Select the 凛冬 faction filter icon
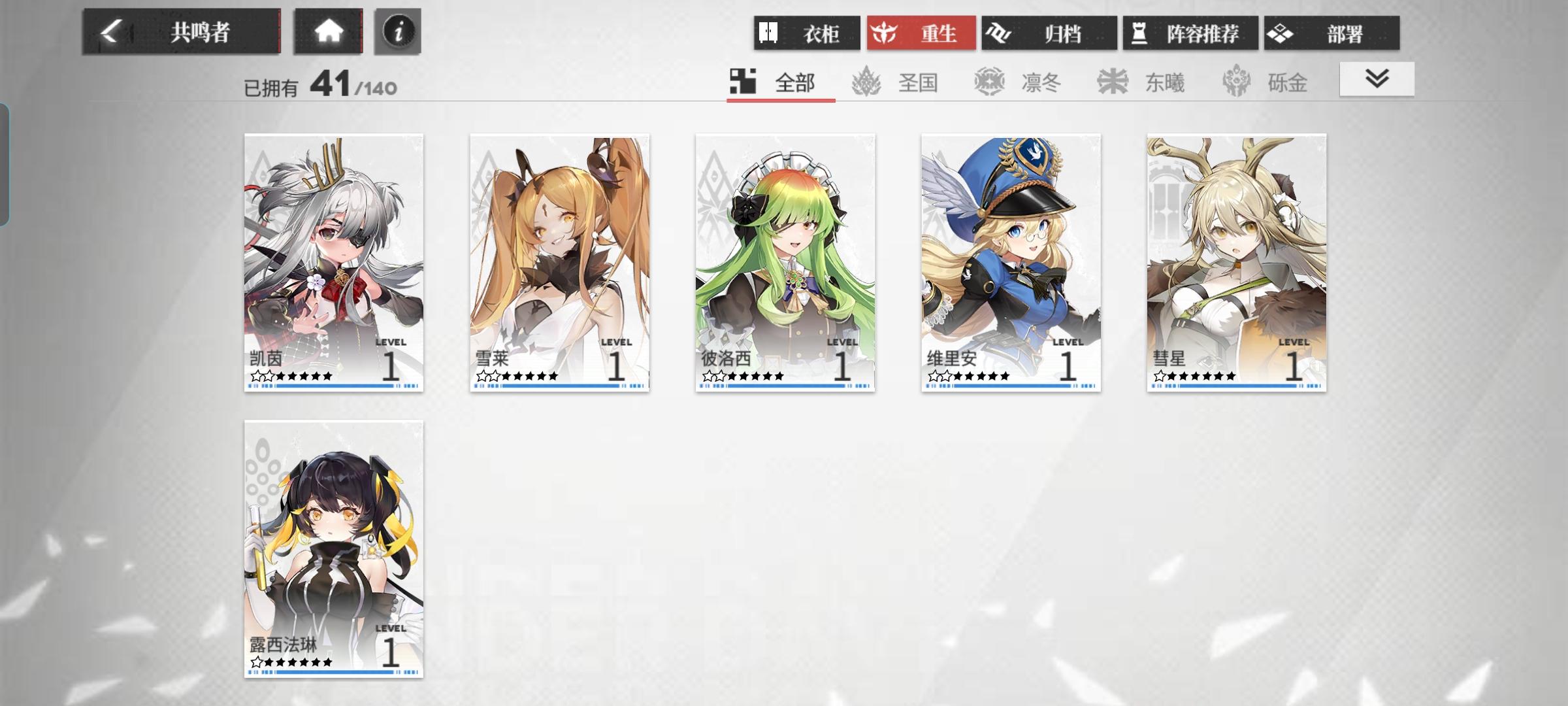The height and width of the screenshot is (706, 1568). 988,82
